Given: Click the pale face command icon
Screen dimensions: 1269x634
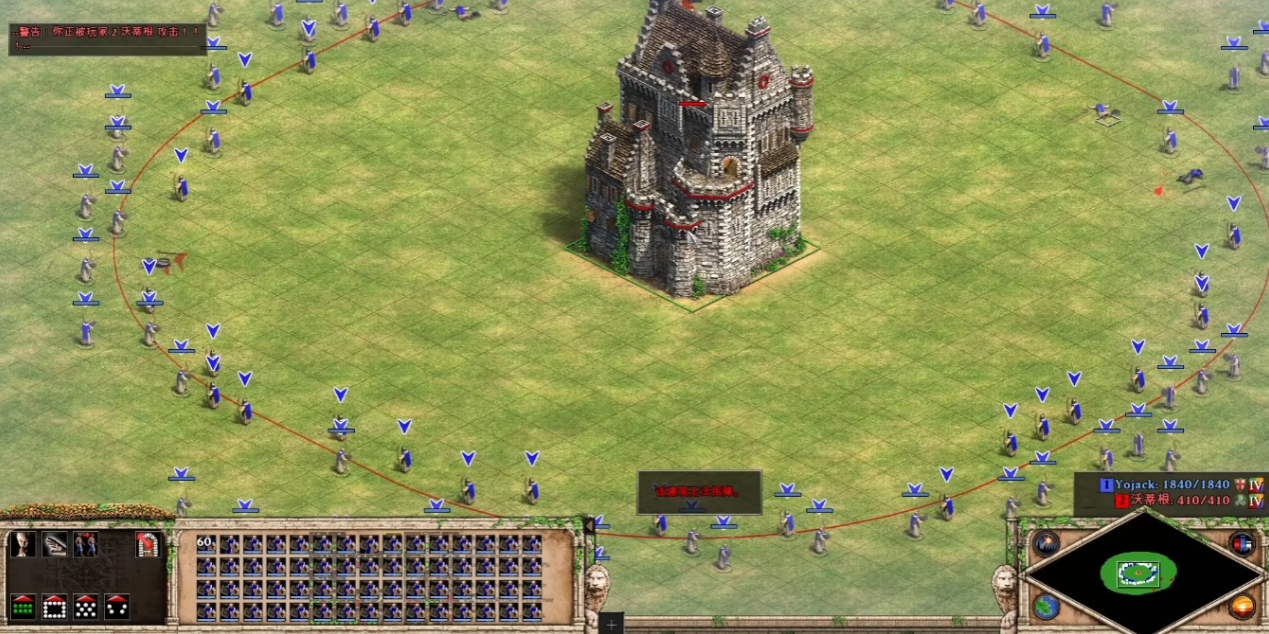Looking at the screenshot, I should 22,544.
